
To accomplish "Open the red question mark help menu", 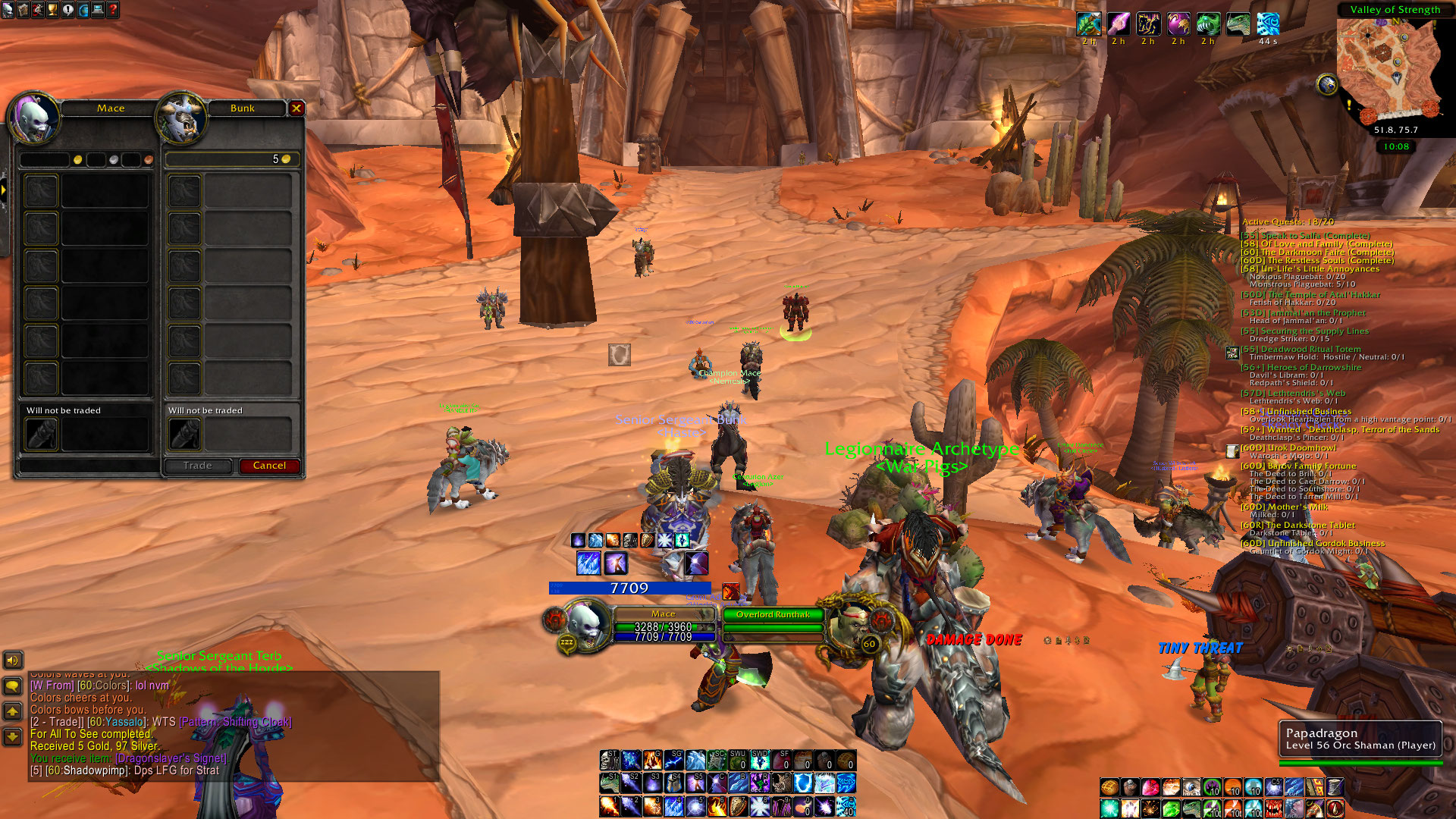I will [113, 10].
